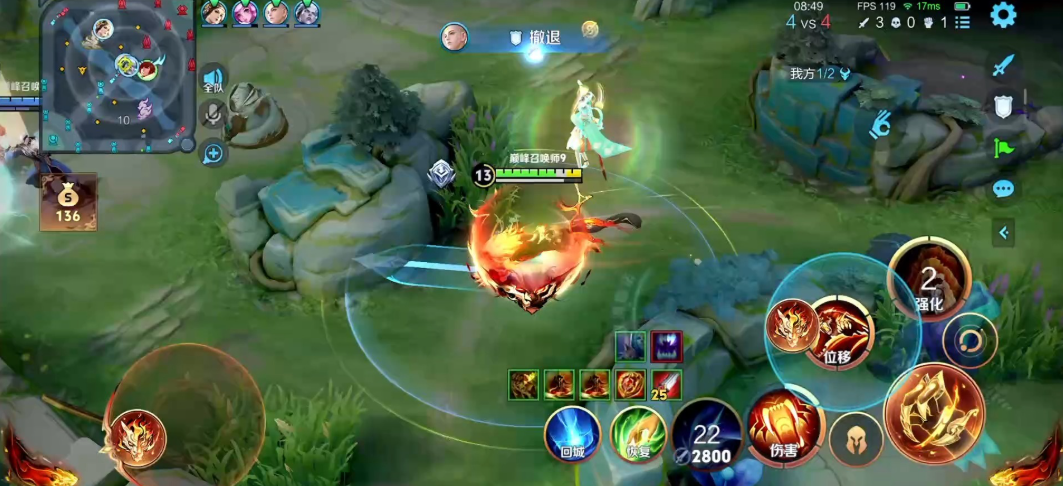Tap the chat bubble plus icon beside minimap
Screen dimensions: 1063x486
click(212, 153)
